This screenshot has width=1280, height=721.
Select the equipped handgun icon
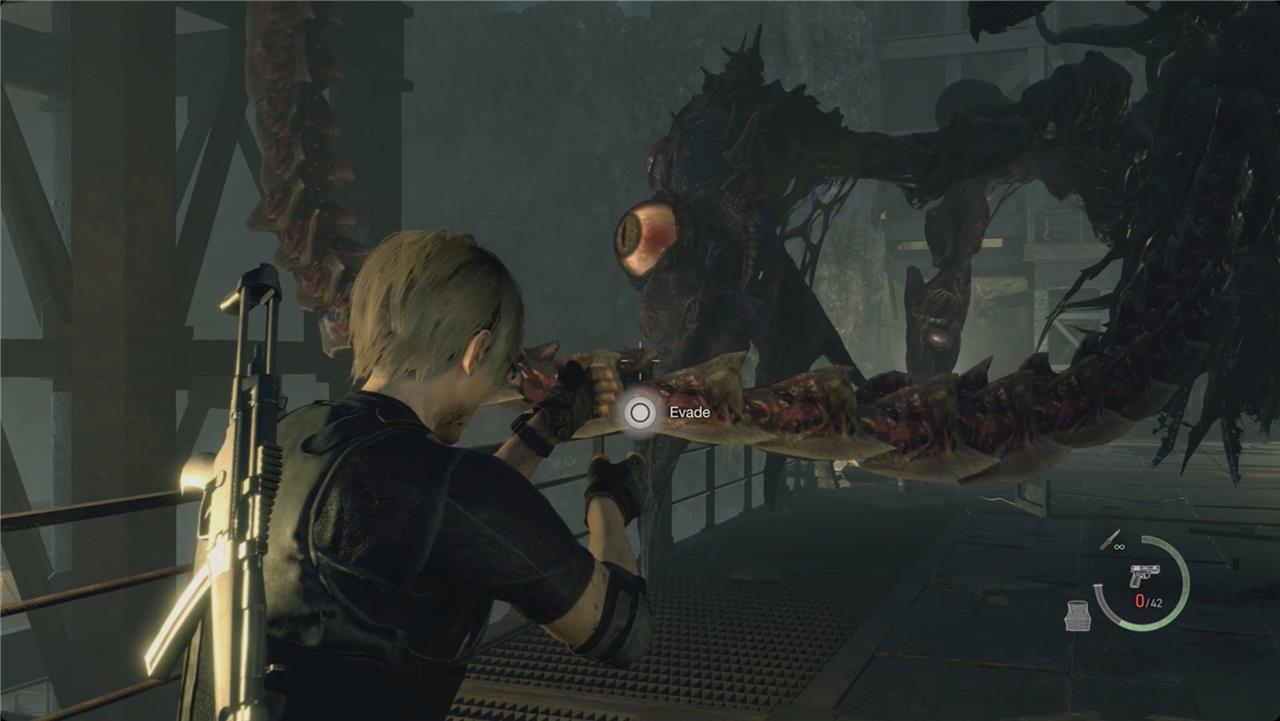click(x=1143, y=576)
